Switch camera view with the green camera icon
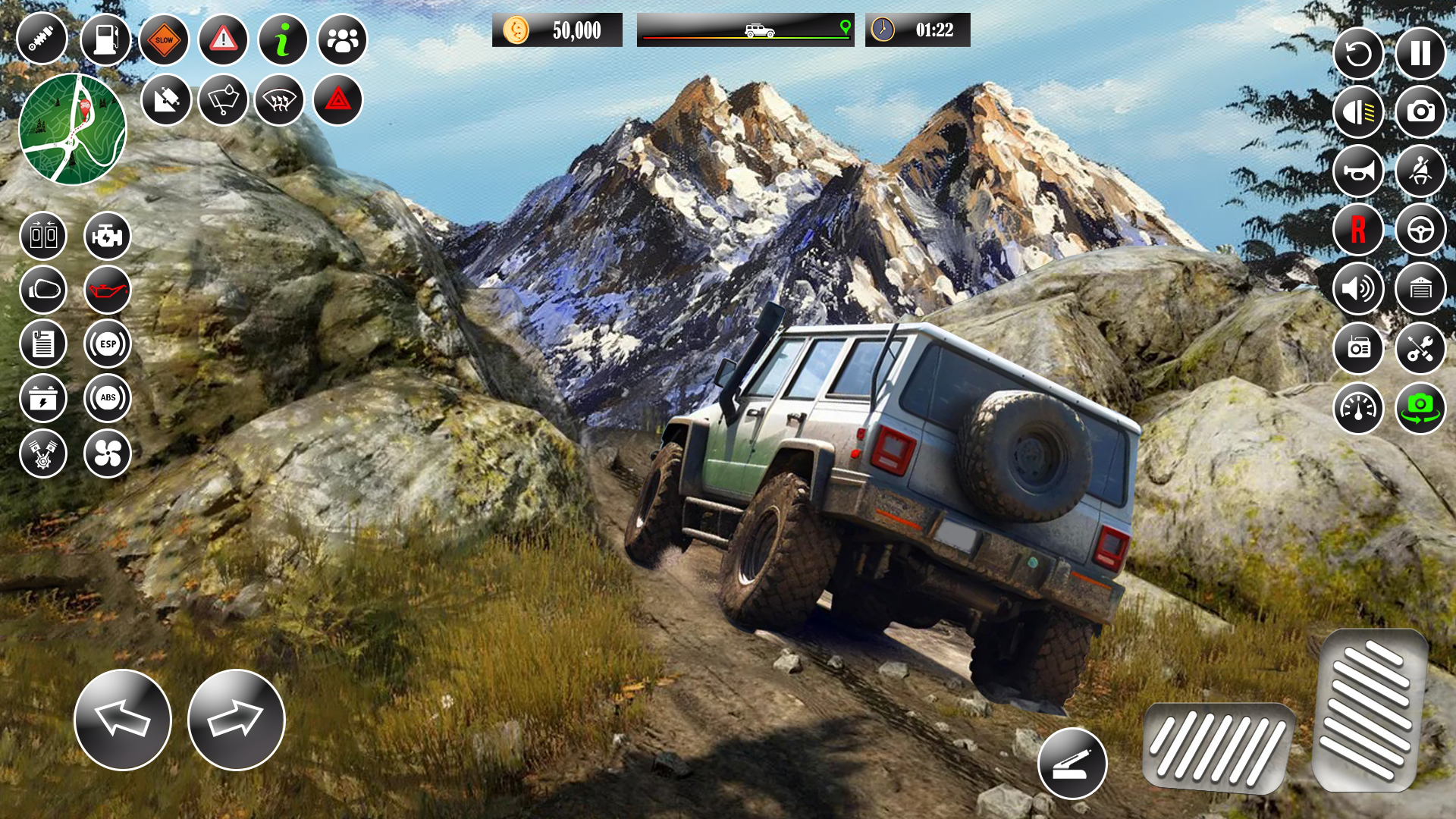The width and height of the screenshot is (1456, 819). click(x=1420, y=406)
